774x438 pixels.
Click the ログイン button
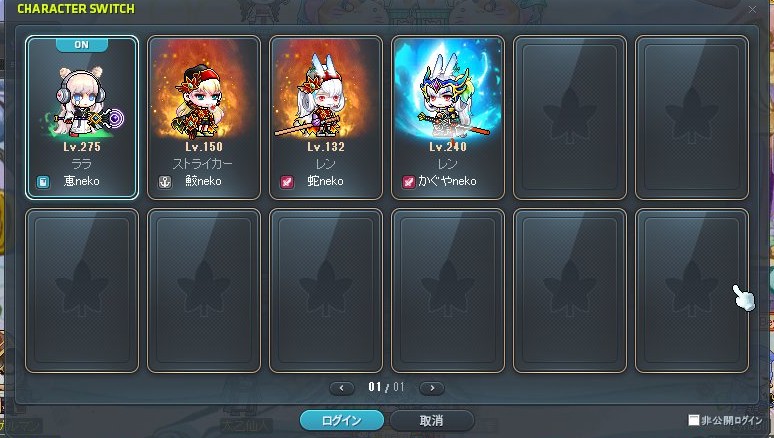point(343,420)
